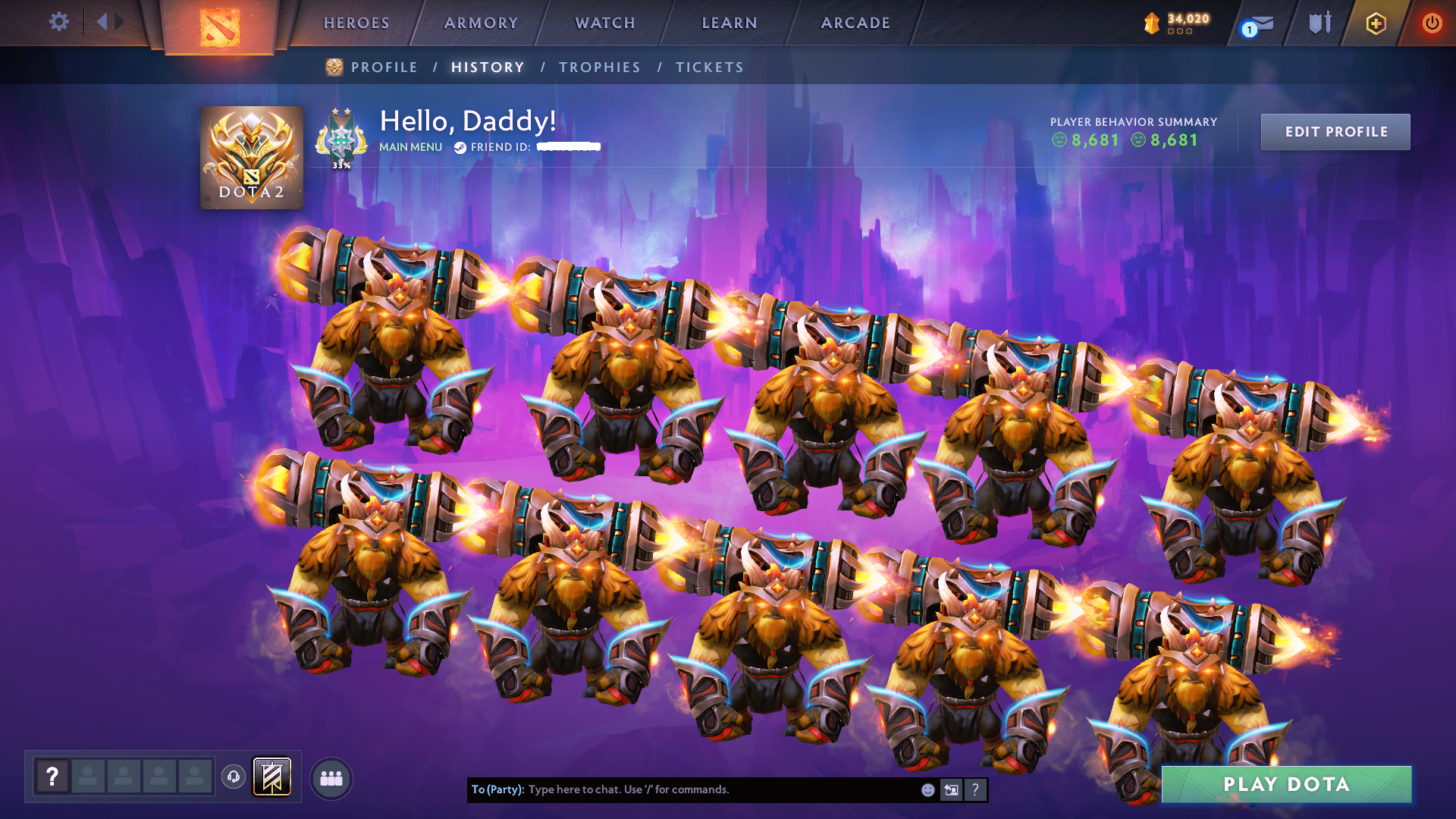Click the EDIT PROFILE button
Viewport: 1456px width, 819px height.
(1335, 131)
